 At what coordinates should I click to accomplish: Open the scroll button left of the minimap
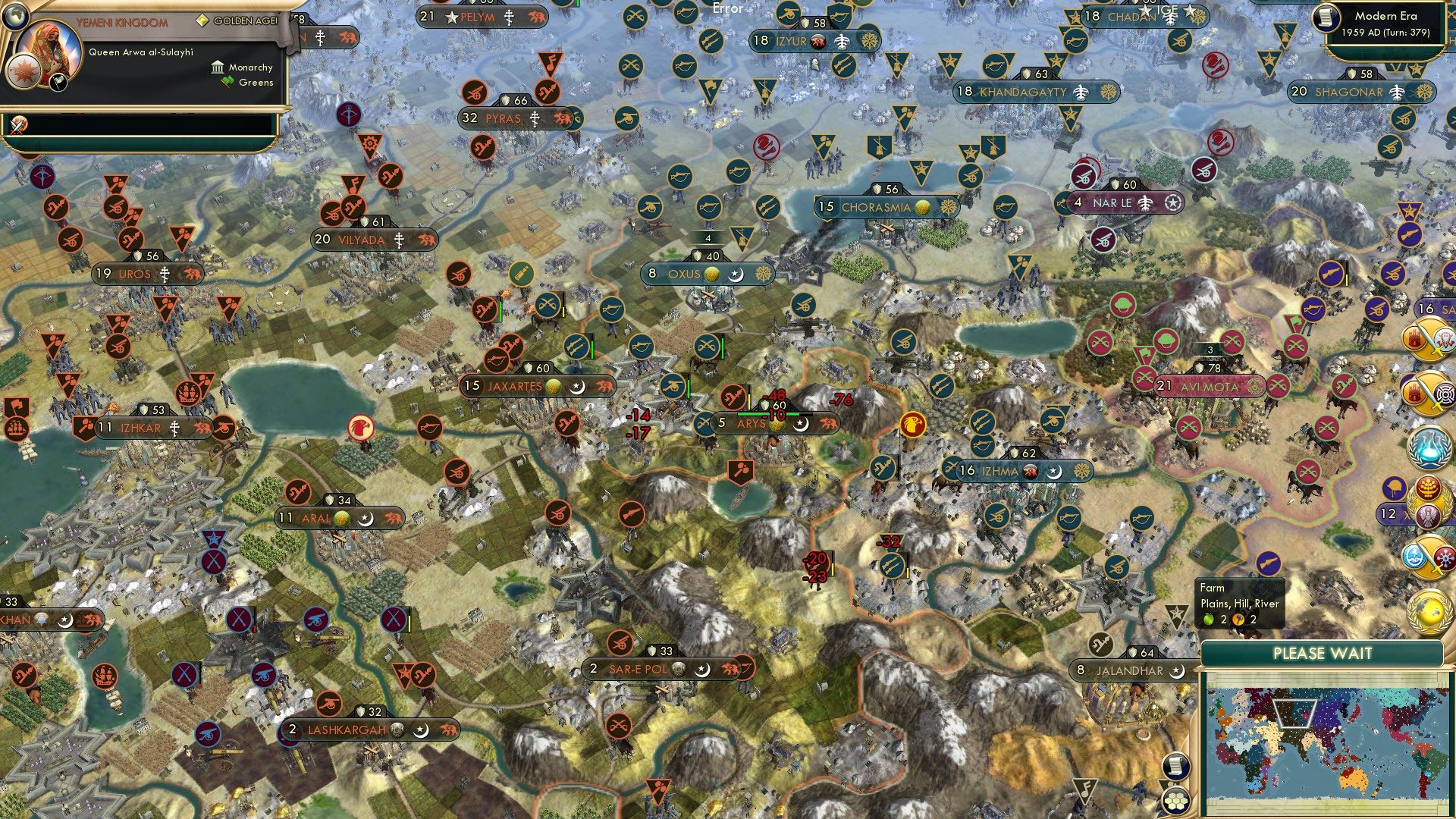[x=1175, y=767]
